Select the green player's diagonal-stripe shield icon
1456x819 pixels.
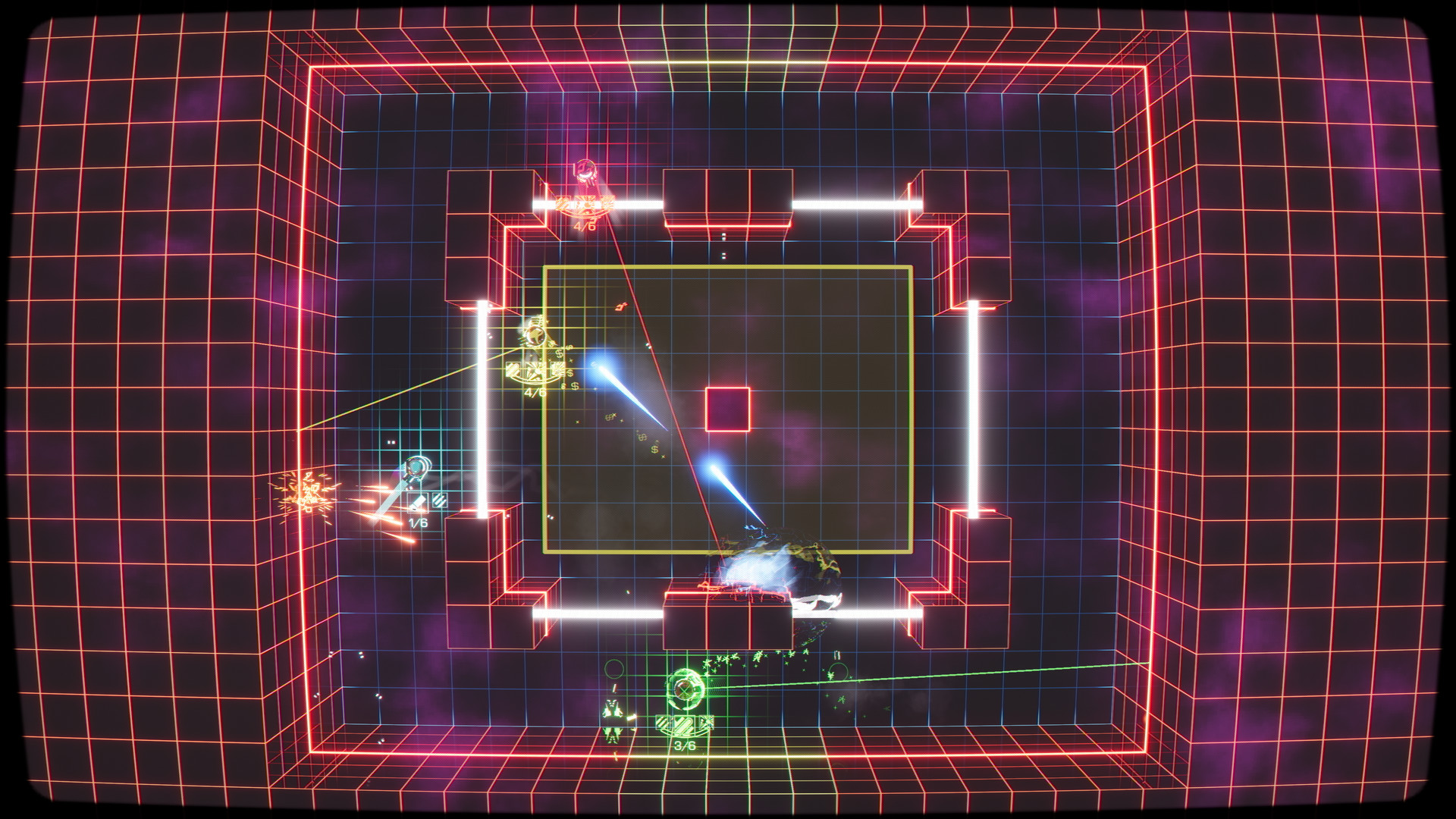(x=664, y=723)
